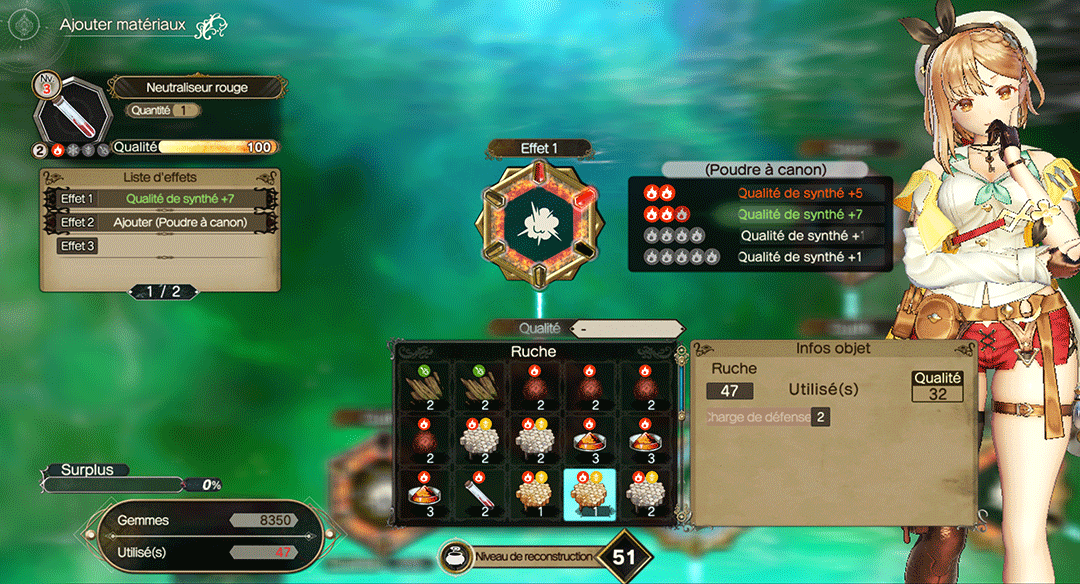The image size is (1080, 584).
Task: Select Qualité de synthé +7 effect tier
Action: point(761,214)
